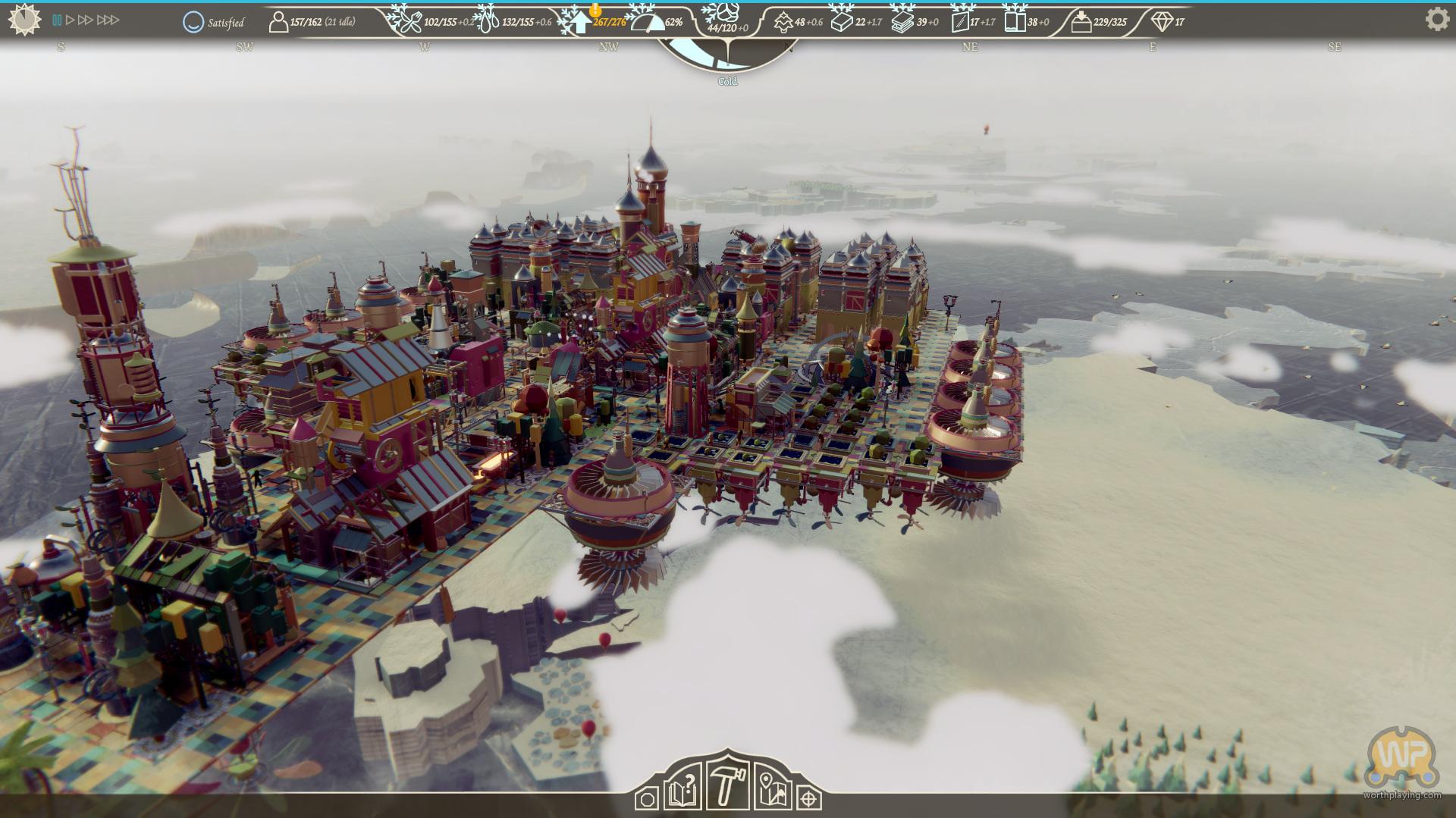Select the lift up-arrow warning indicator
The image size is (1456, 818).
tap(581, 22)
